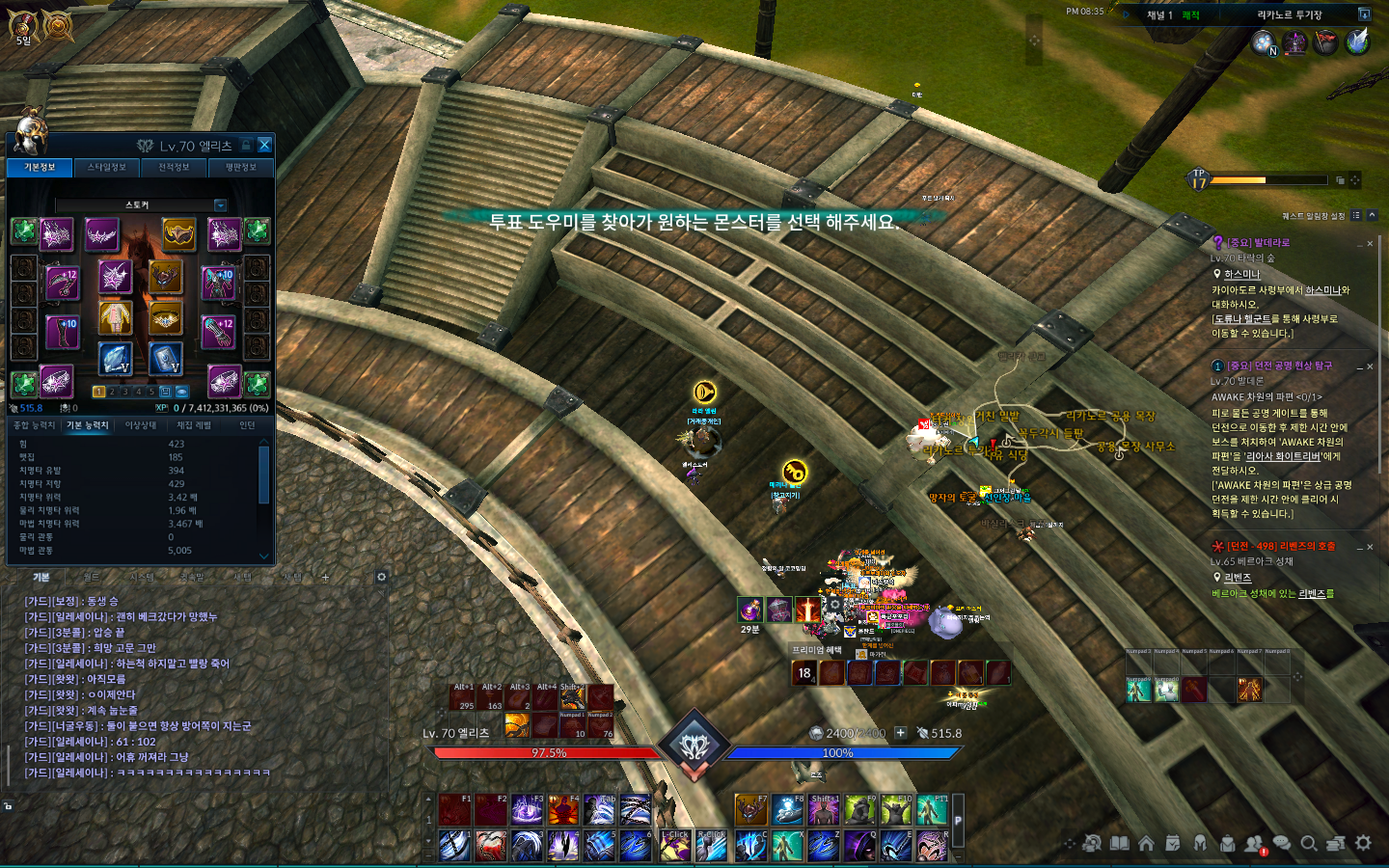
Task: Close the Lv.70 character profile window
Action: click(264, 146)
